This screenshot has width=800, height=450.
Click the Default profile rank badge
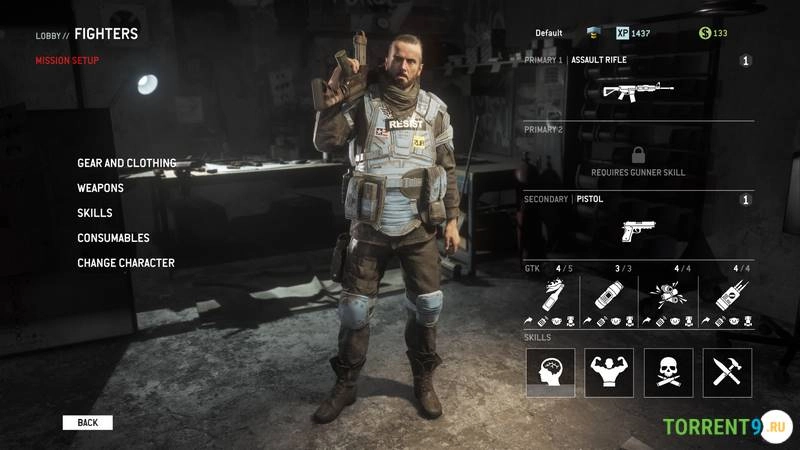[x=592, y=33]
